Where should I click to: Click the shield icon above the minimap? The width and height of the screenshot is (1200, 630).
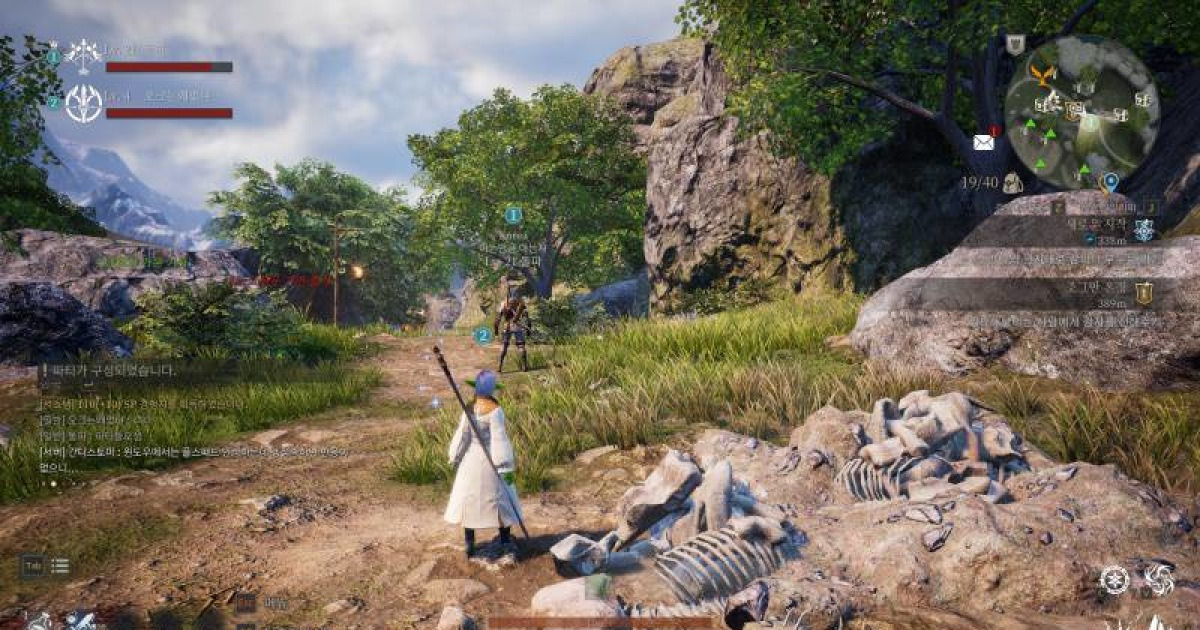pos(1015,44)
